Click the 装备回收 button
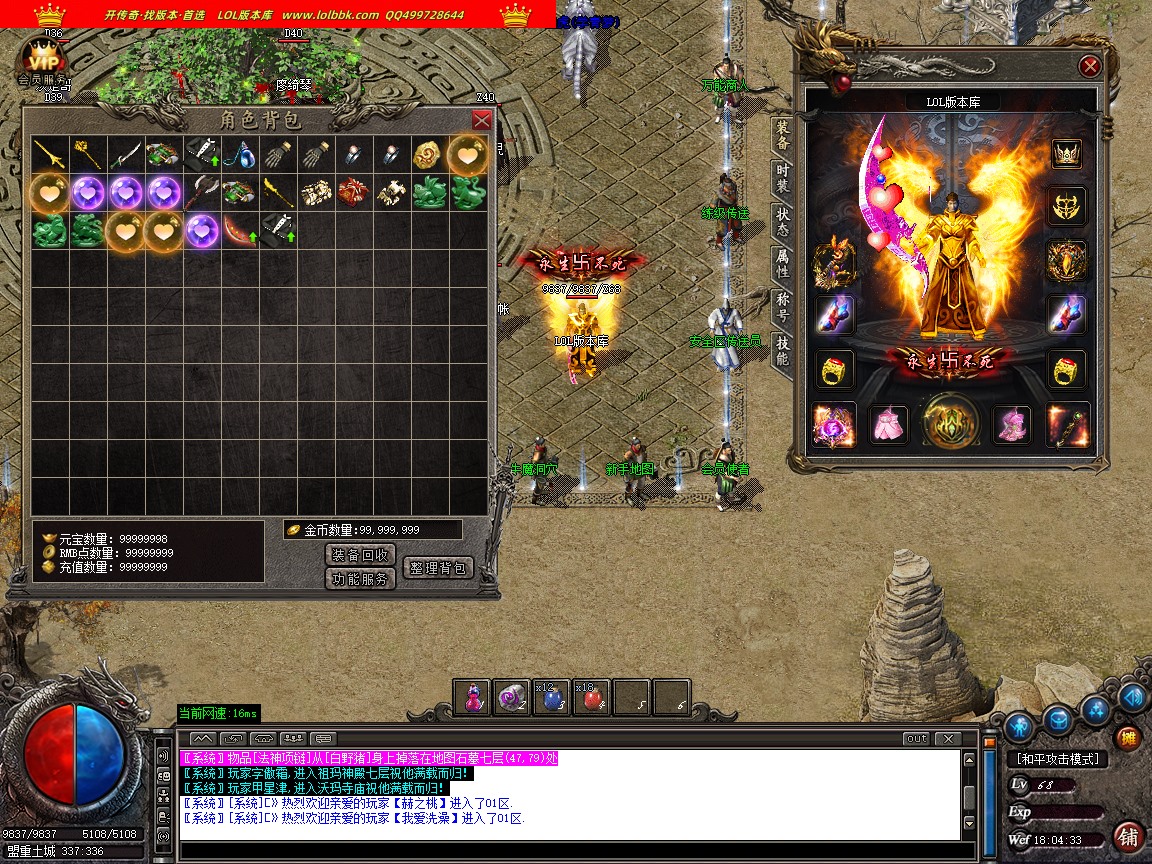The width and height of the screenshot is (1152, 864). [360, 554]
